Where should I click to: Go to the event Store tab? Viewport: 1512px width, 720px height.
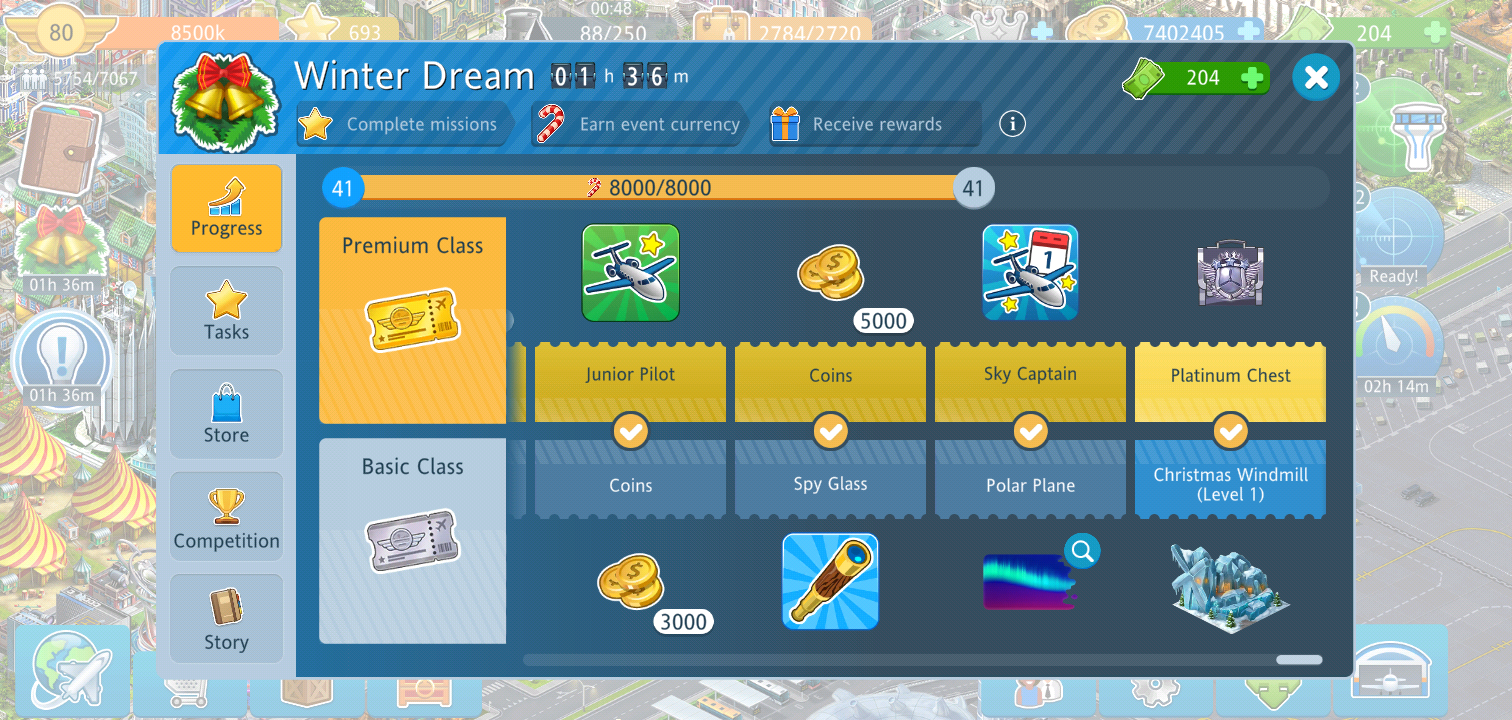[x=226, y=414]
